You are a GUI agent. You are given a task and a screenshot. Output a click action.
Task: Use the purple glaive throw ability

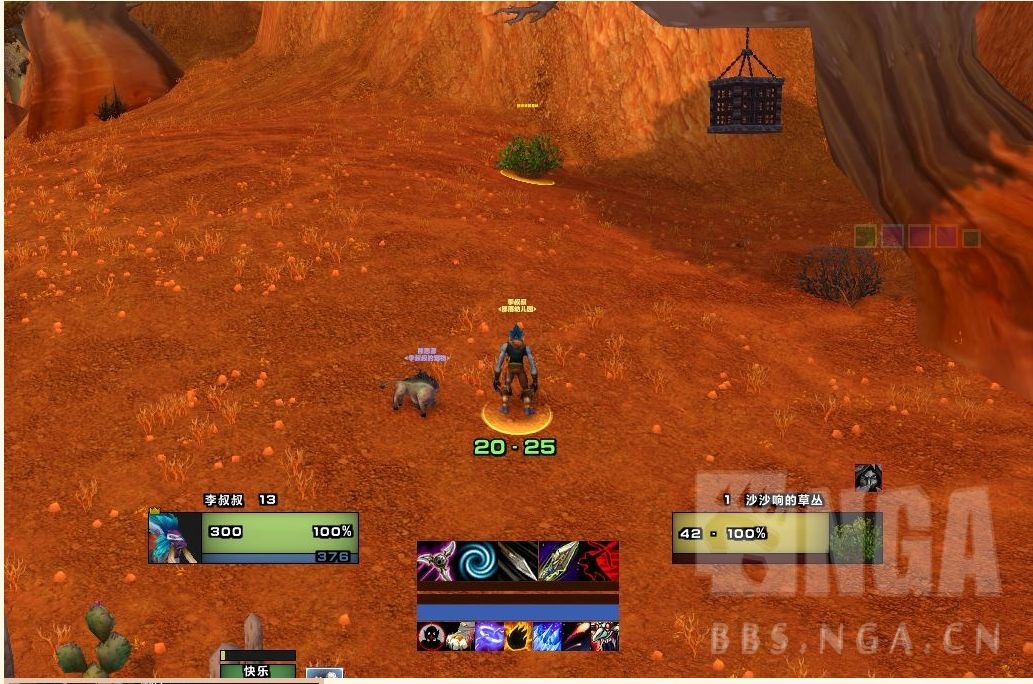pos(437,561)
